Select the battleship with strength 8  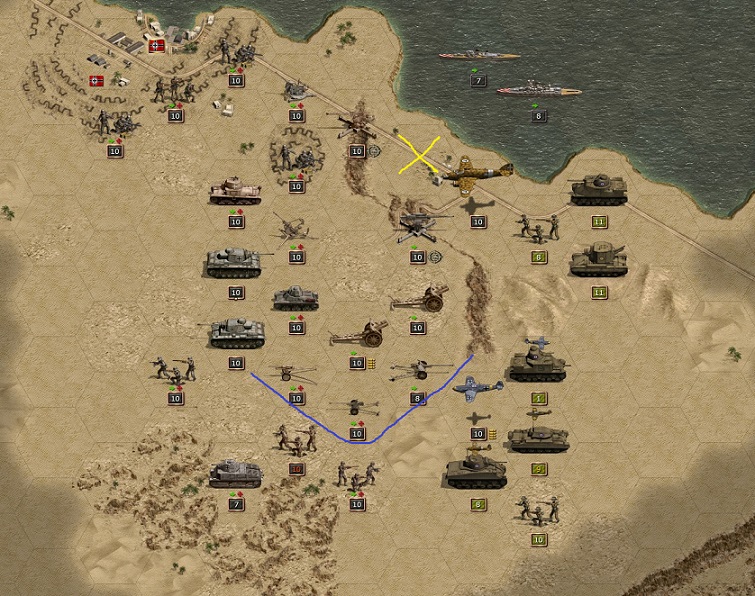(538, 91)
